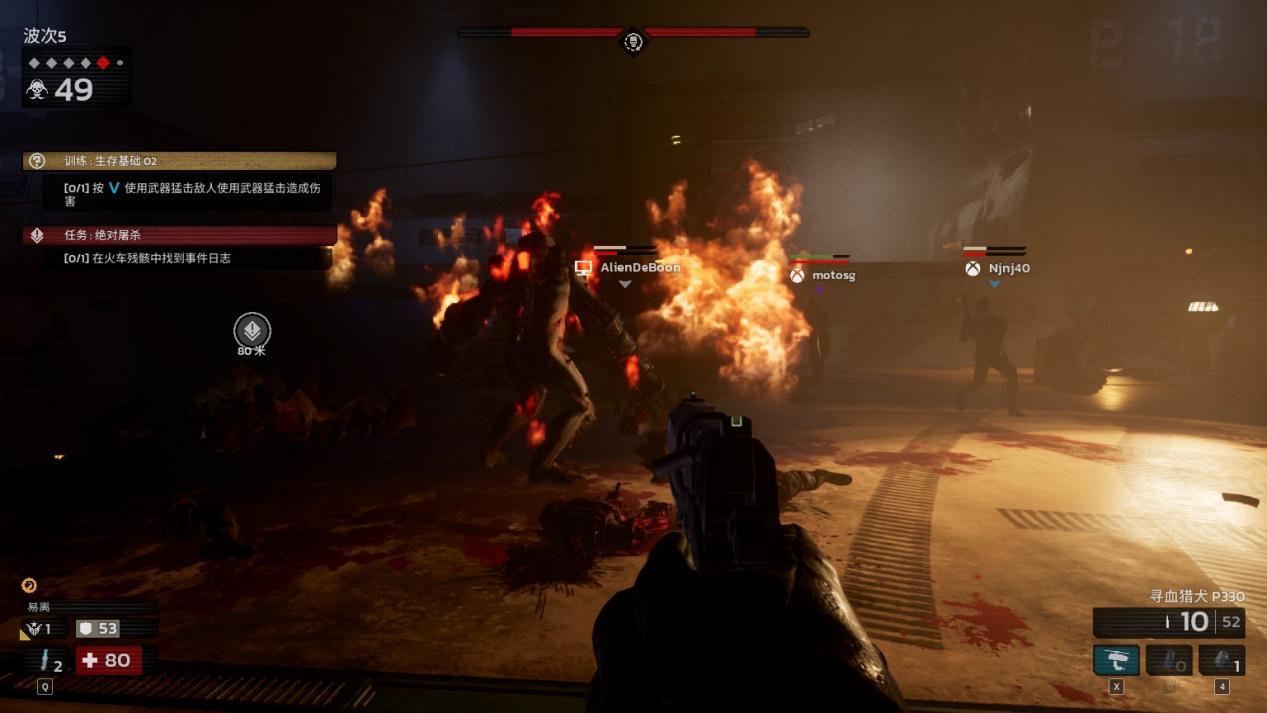The height and width of the screenshot is (713, 1267).
Task: Click the perk level badge icon
Action: pos(35,629)
